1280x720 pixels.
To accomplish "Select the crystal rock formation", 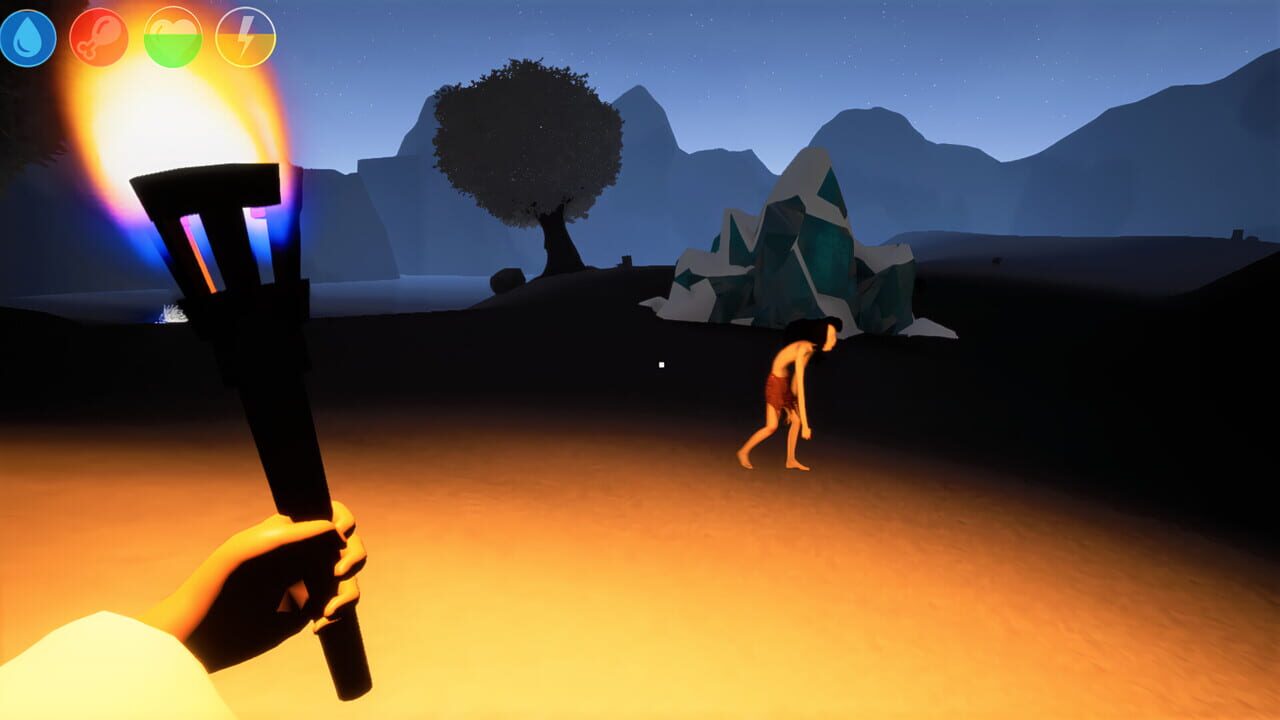I will point(800,250).
